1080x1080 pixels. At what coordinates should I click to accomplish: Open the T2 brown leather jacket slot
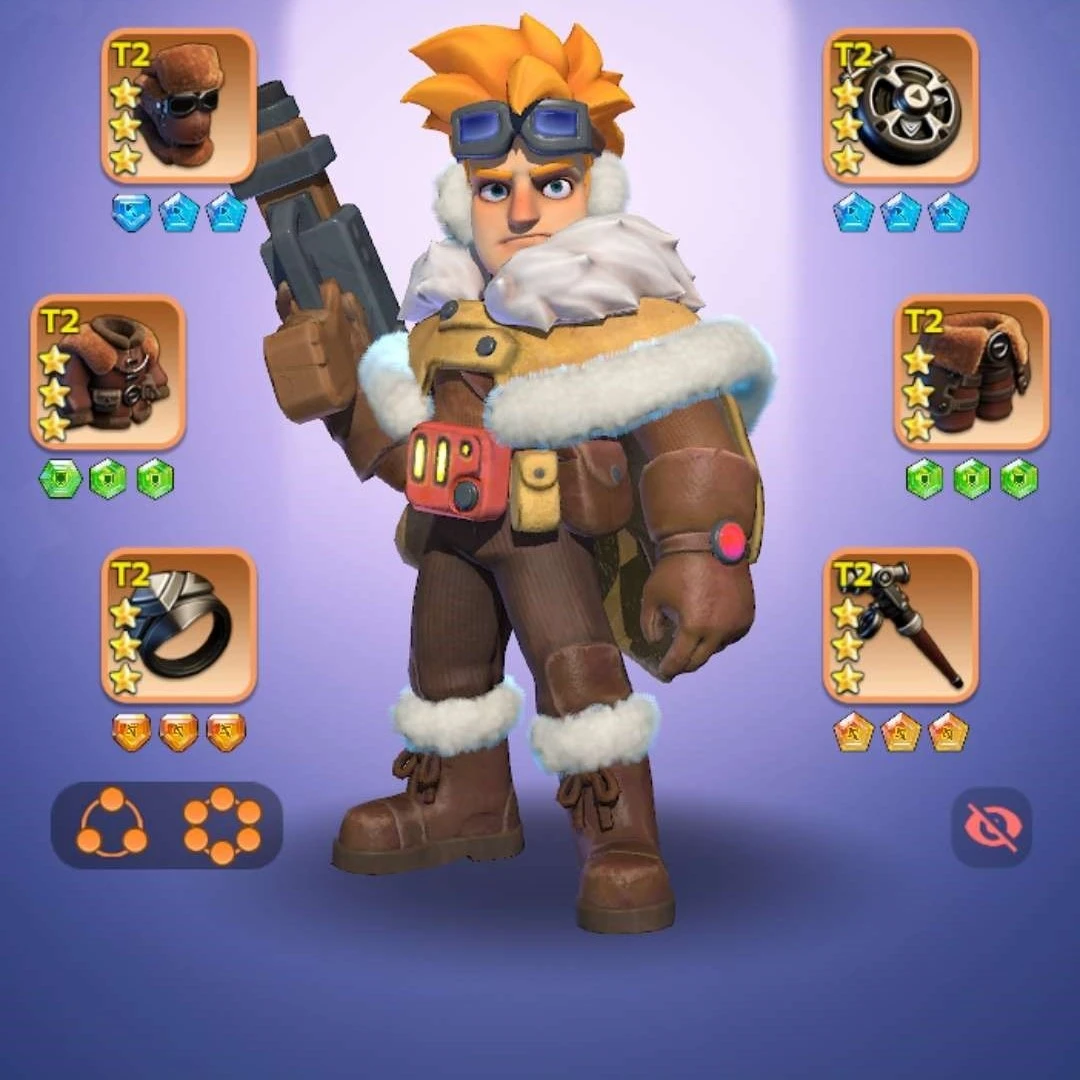coord(108,372)
